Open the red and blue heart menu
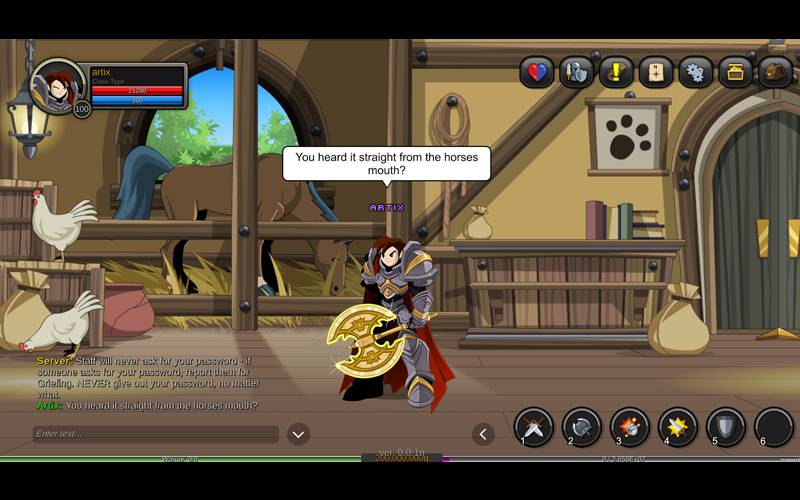This screenshot has width=800, height=500. pyautogui.click(x=537, y=72)
